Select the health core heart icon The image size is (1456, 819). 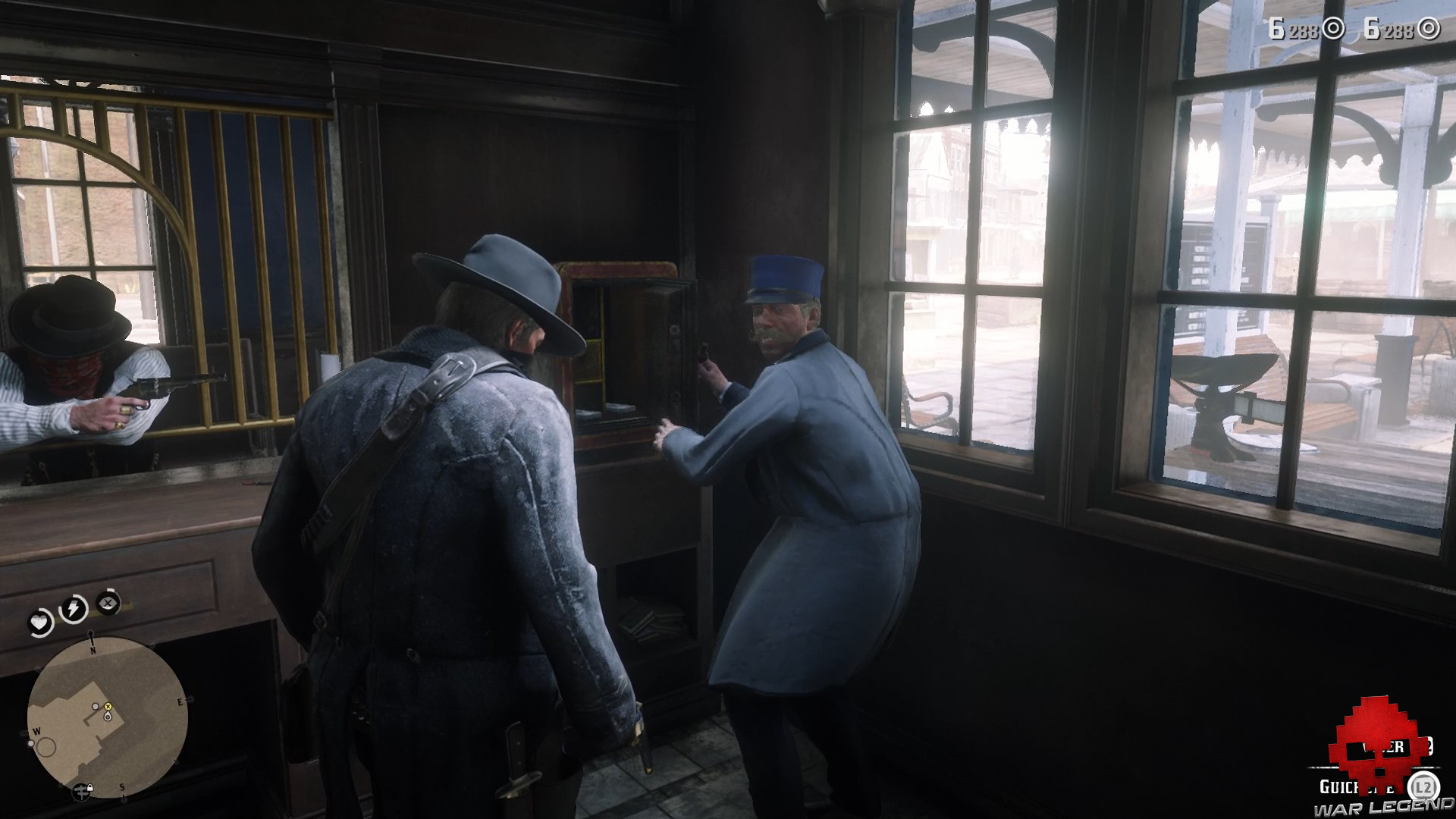39,621
